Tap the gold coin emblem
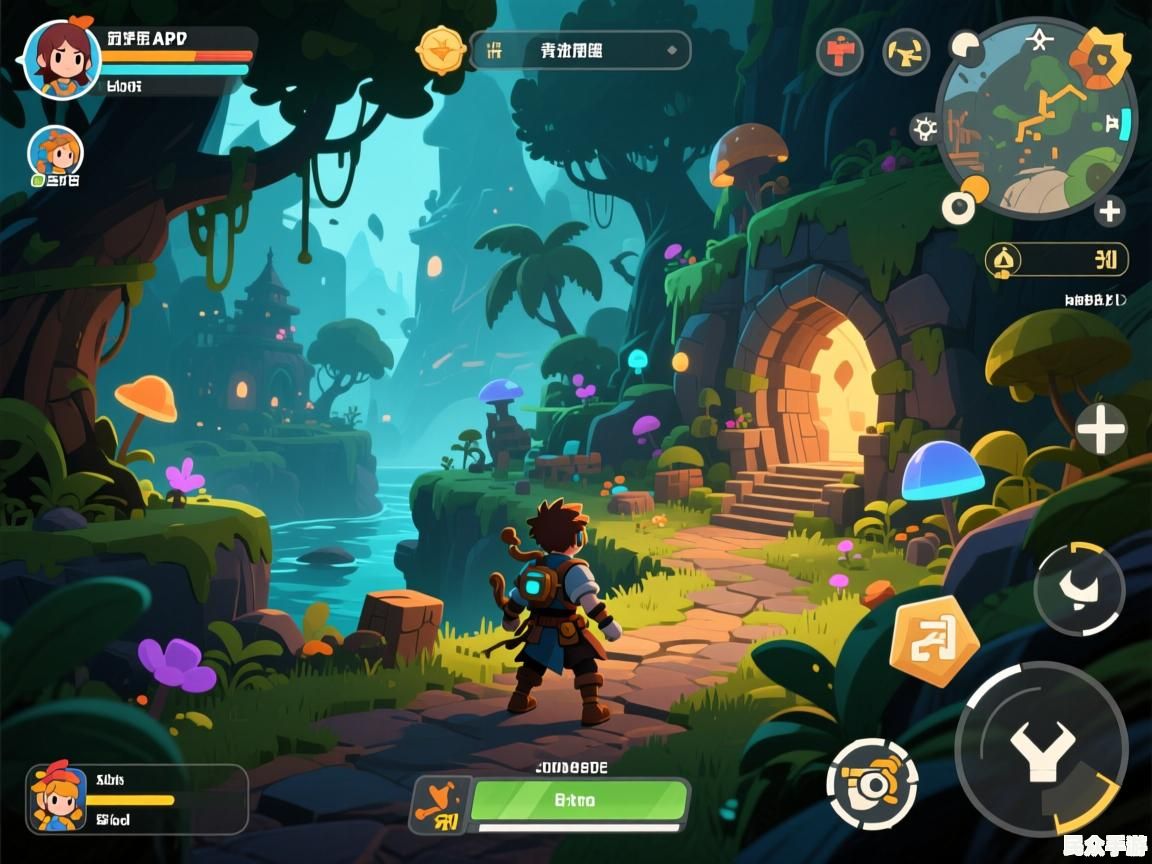Image resolution: width=1152 pixels, height=864 pixels. 441,49
